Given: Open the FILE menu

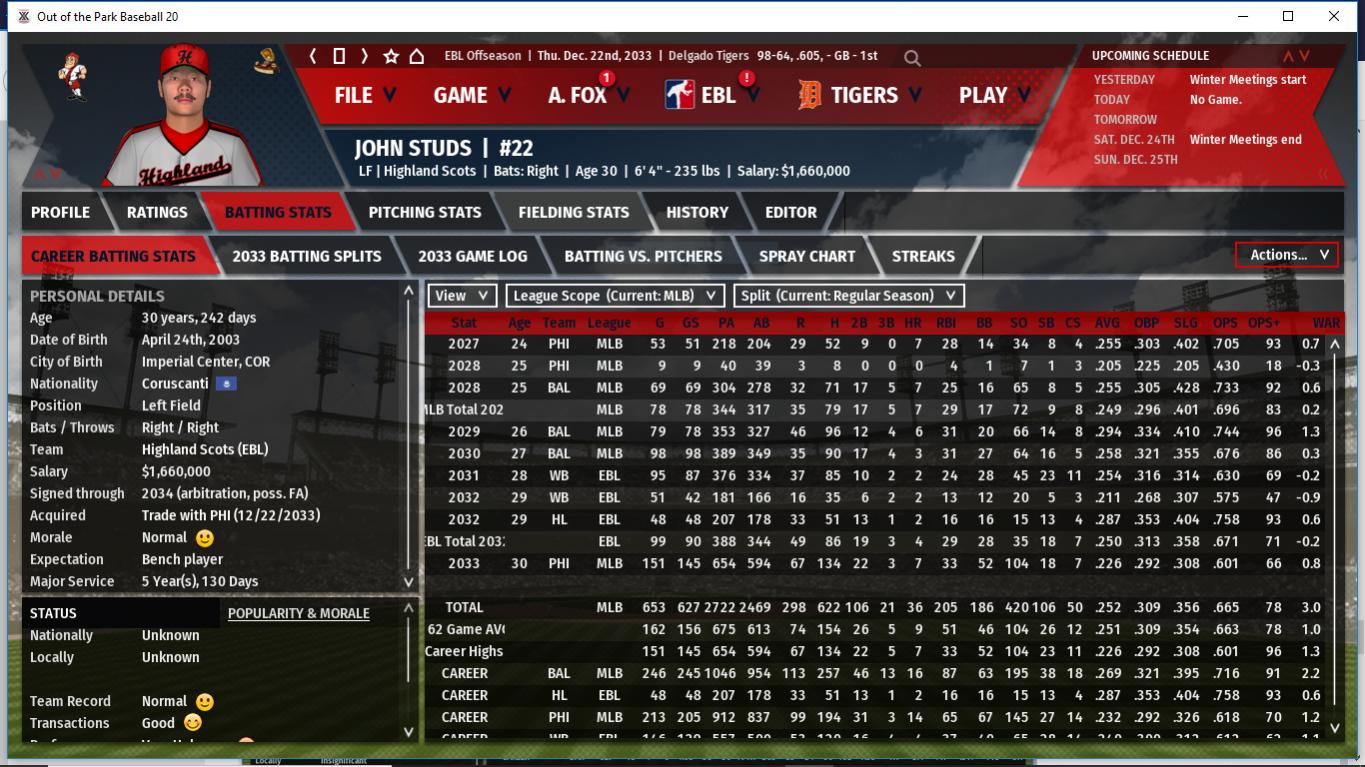Looking at the screenshot, I should [365, 95].
